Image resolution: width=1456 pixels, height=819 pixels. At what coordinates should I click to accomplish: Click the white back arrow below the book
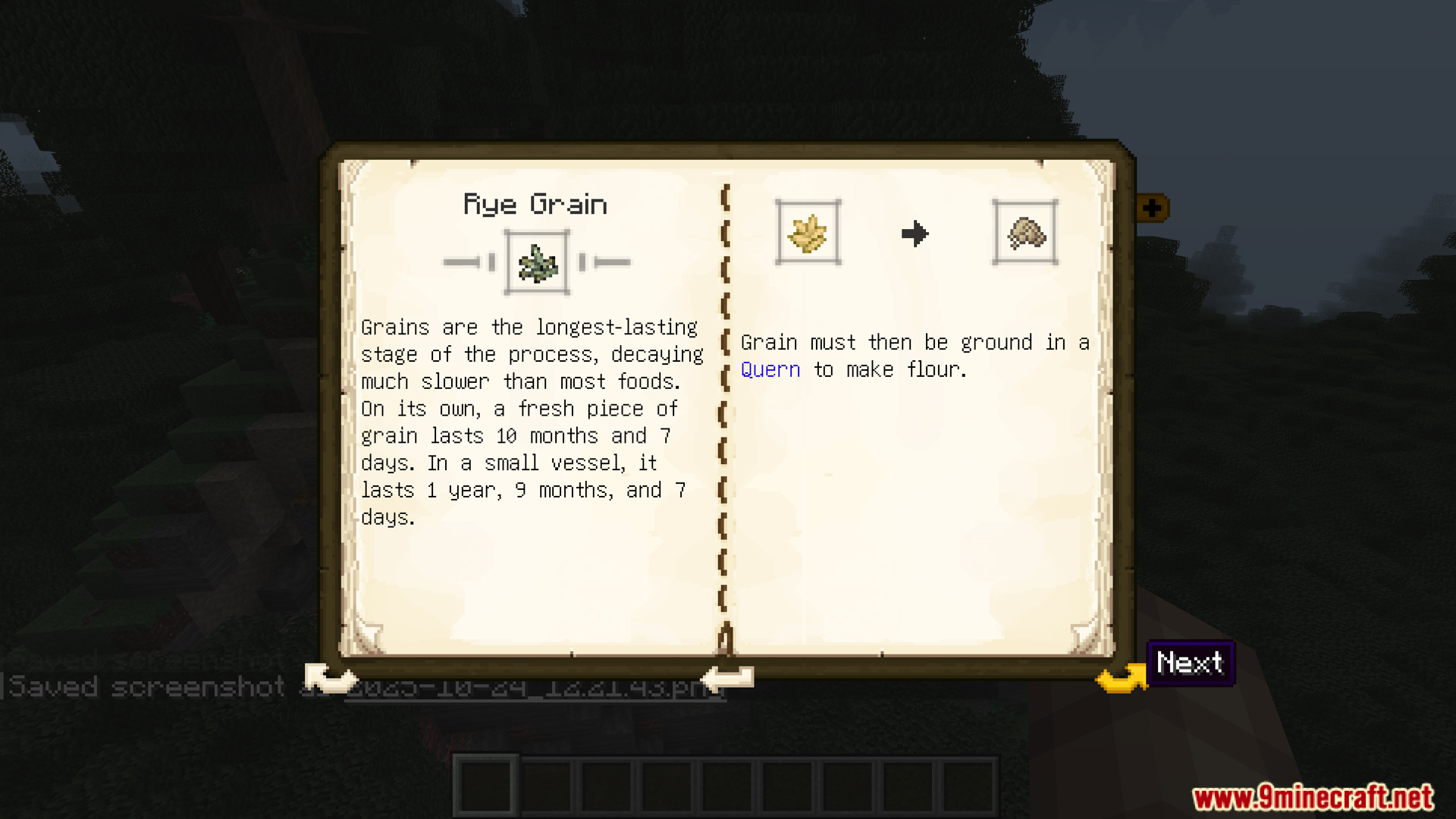726,677
